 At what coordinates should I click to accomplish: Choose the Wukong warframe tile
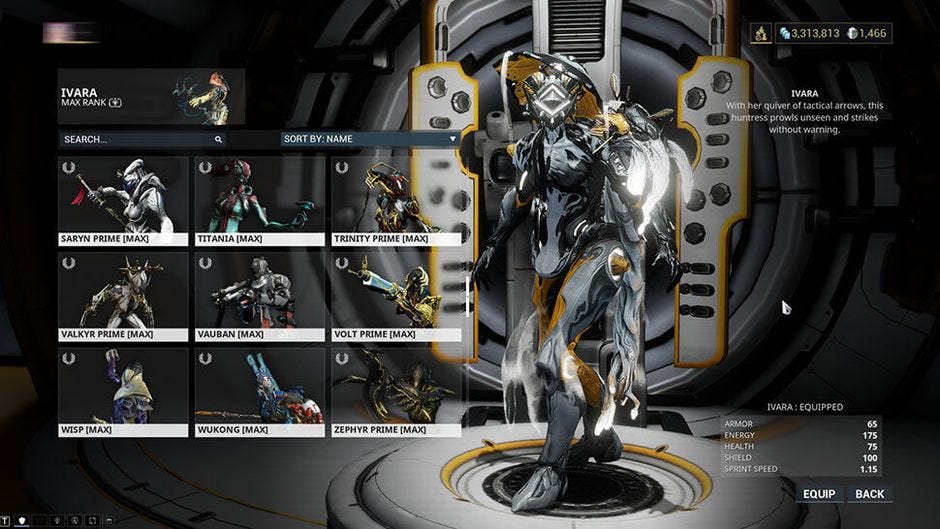click(x=260, y=391)
